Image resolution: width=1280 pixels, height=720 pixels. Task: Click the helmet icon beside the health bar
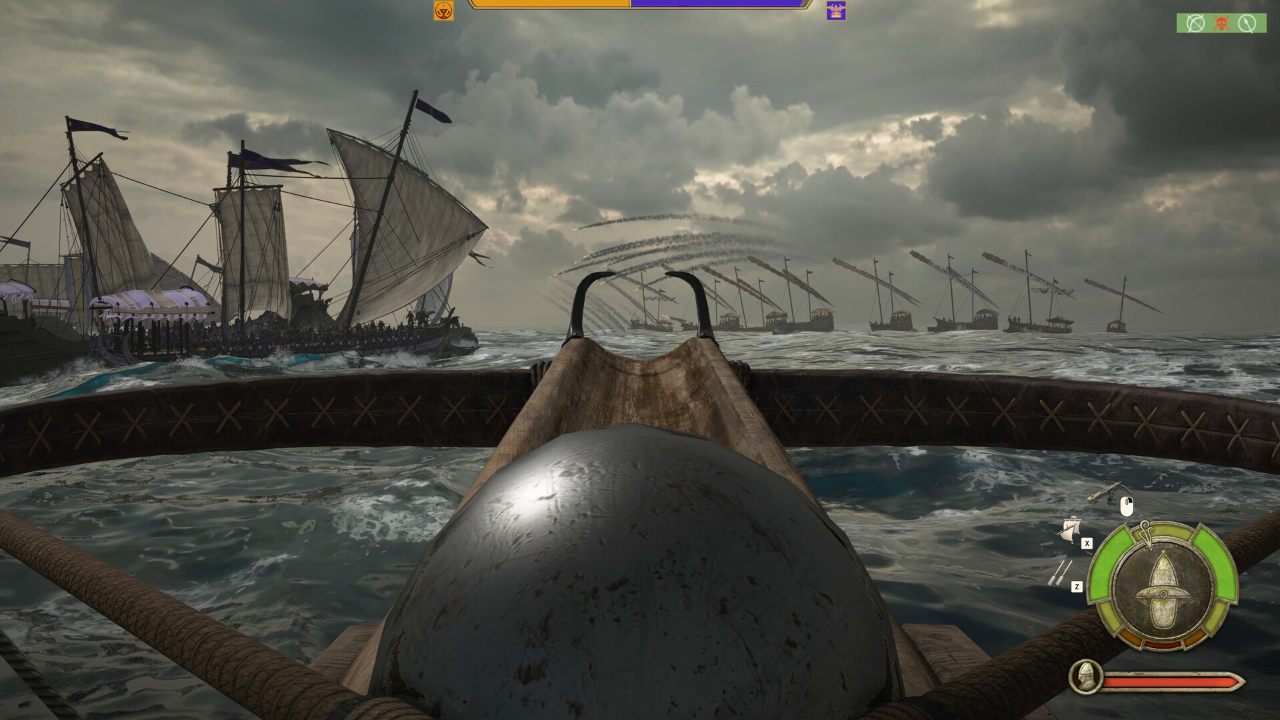(x=1084, y=677)
